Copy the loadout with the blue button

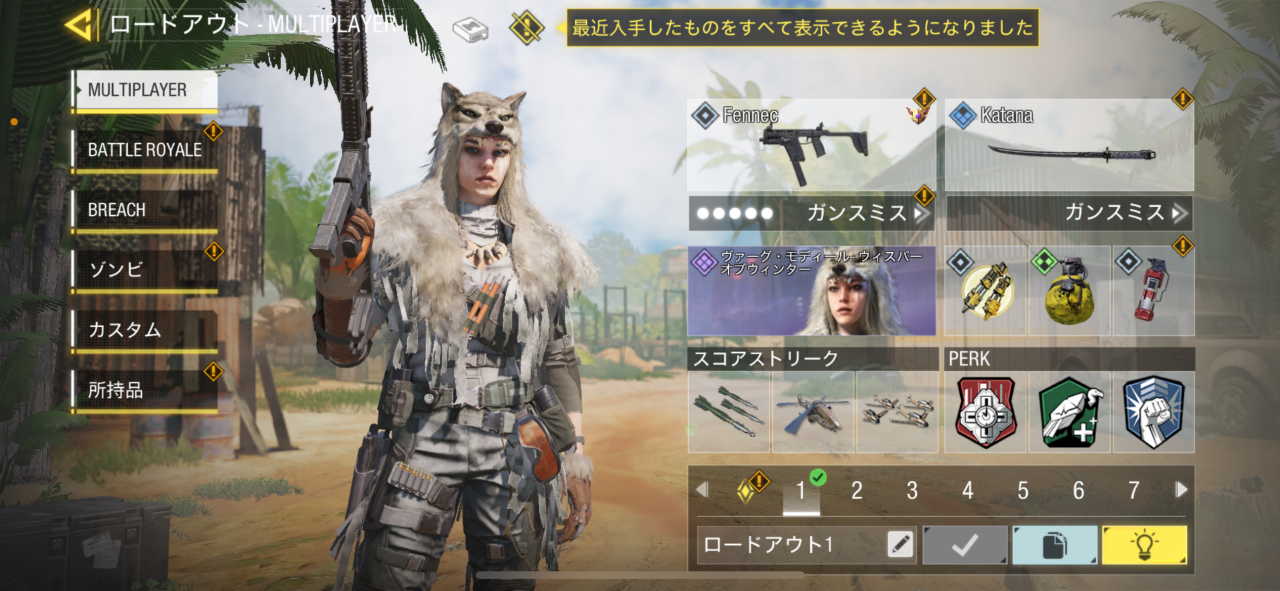(1054, 545)
